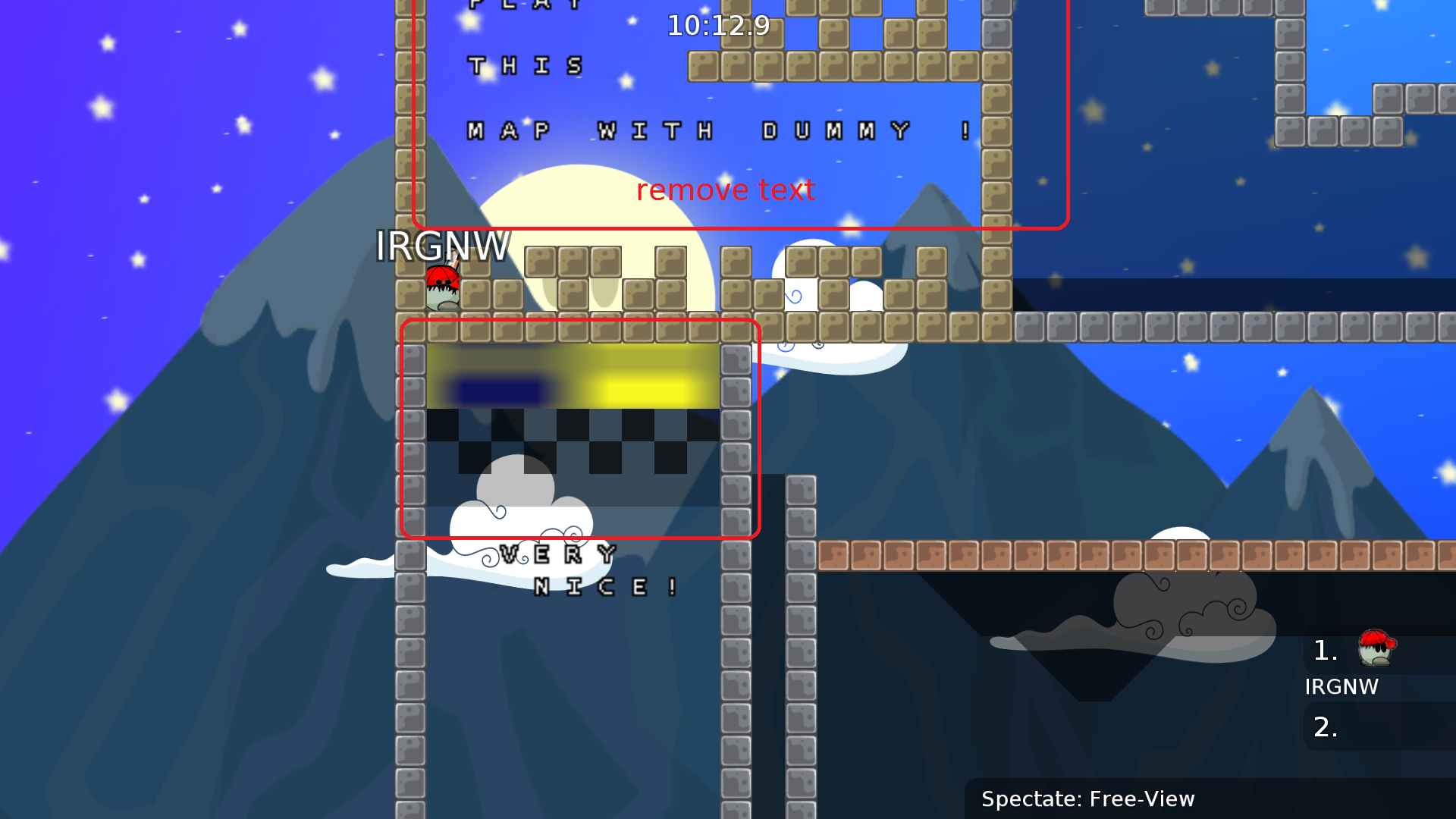Click the race timer showing 10:12.9
1456x819 pixels.
point(716,27)
